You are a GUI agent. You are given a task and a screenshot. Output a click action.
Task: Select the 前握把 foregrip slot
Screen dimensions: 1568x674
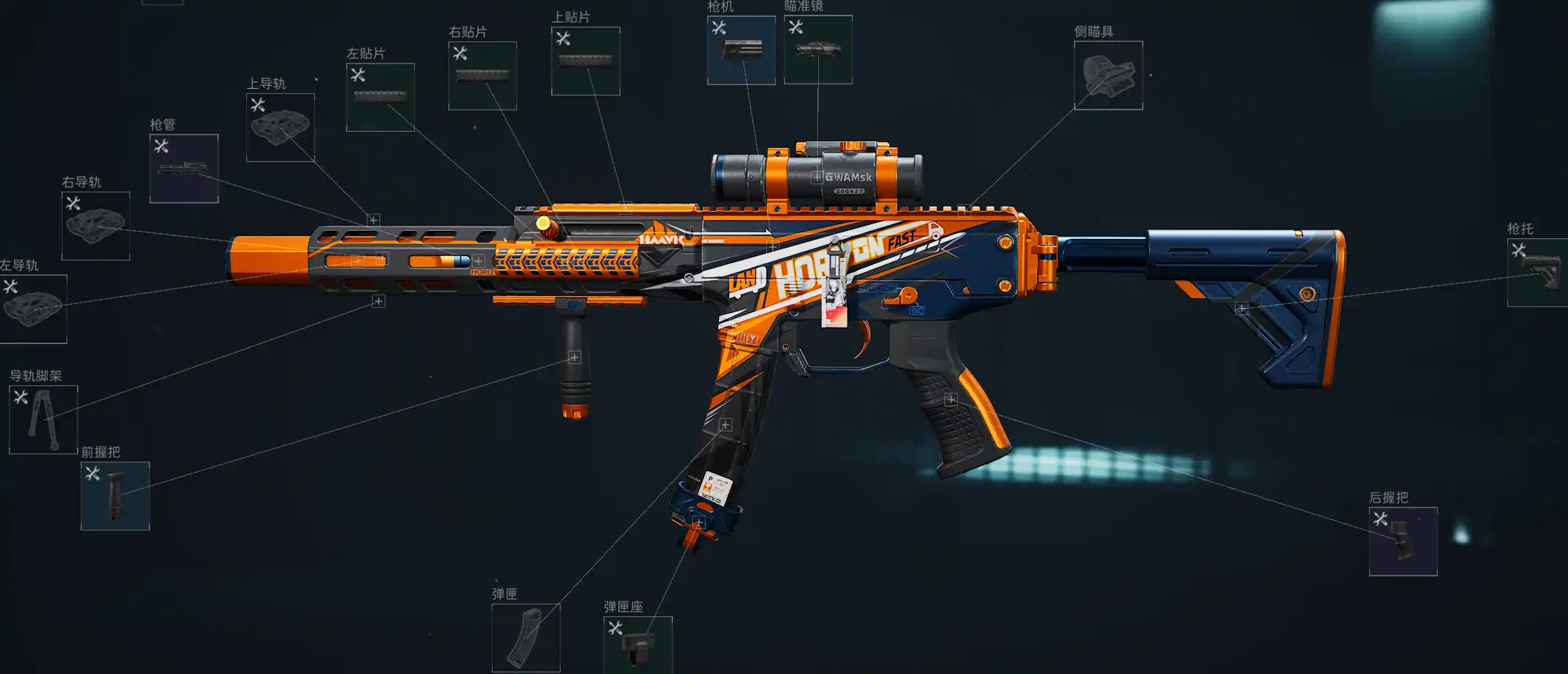click(115, 496)
